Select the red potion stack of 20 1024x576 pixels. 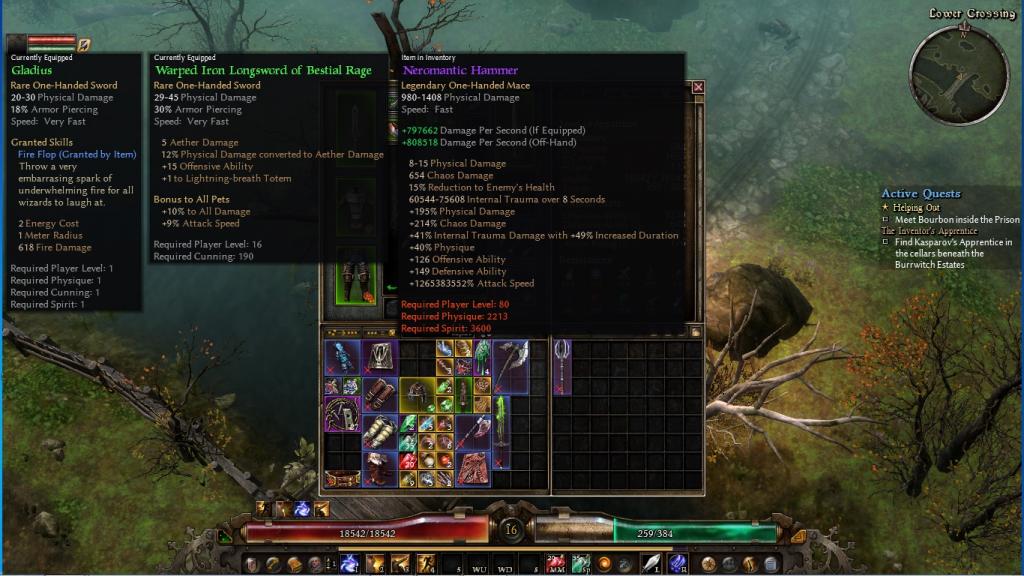409,460
